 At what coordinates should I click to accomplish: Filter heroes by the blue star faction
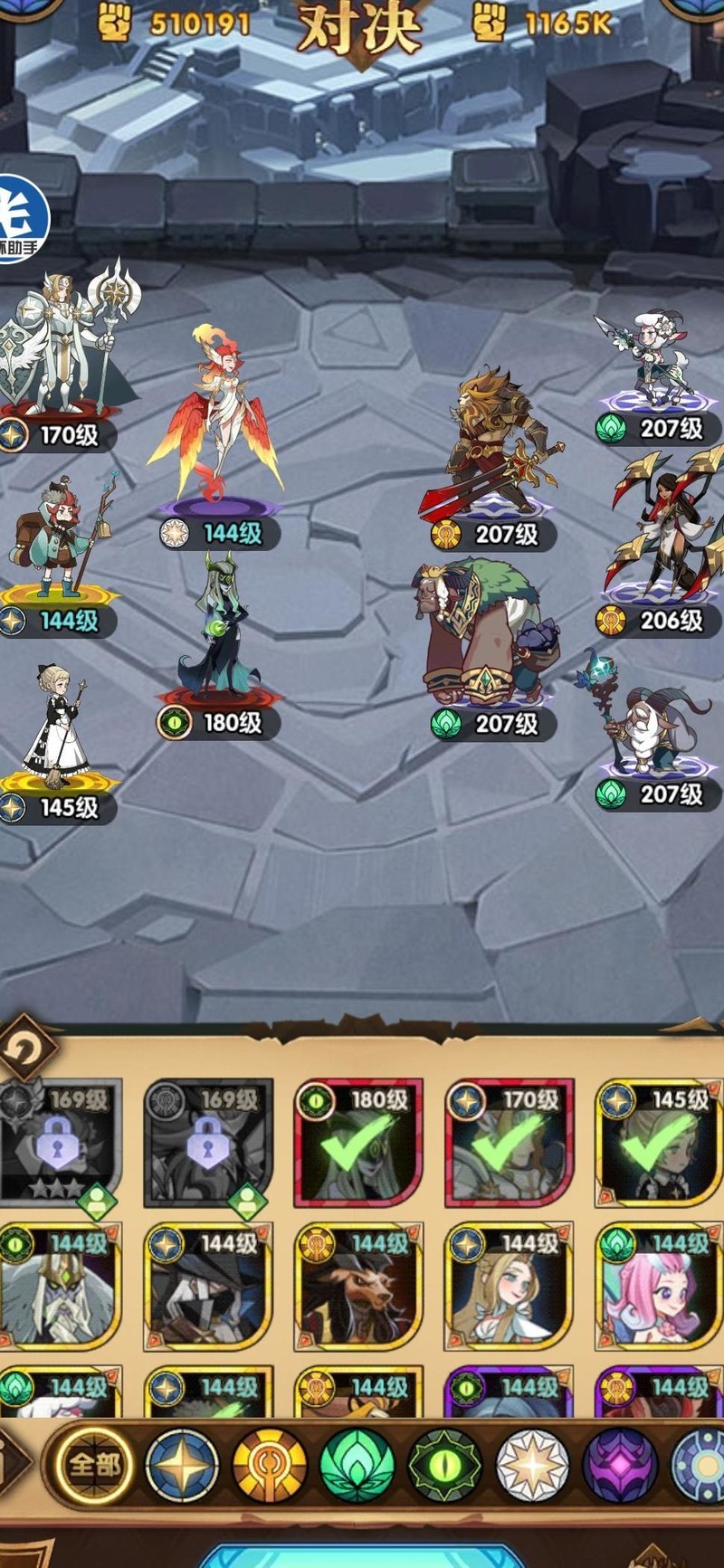coord(182,1466)
